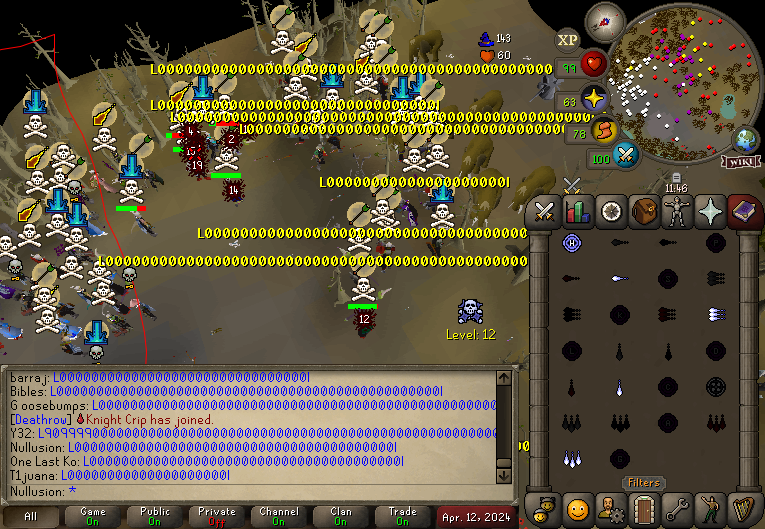Switch to the Prayer tab

tap(711, 212)
